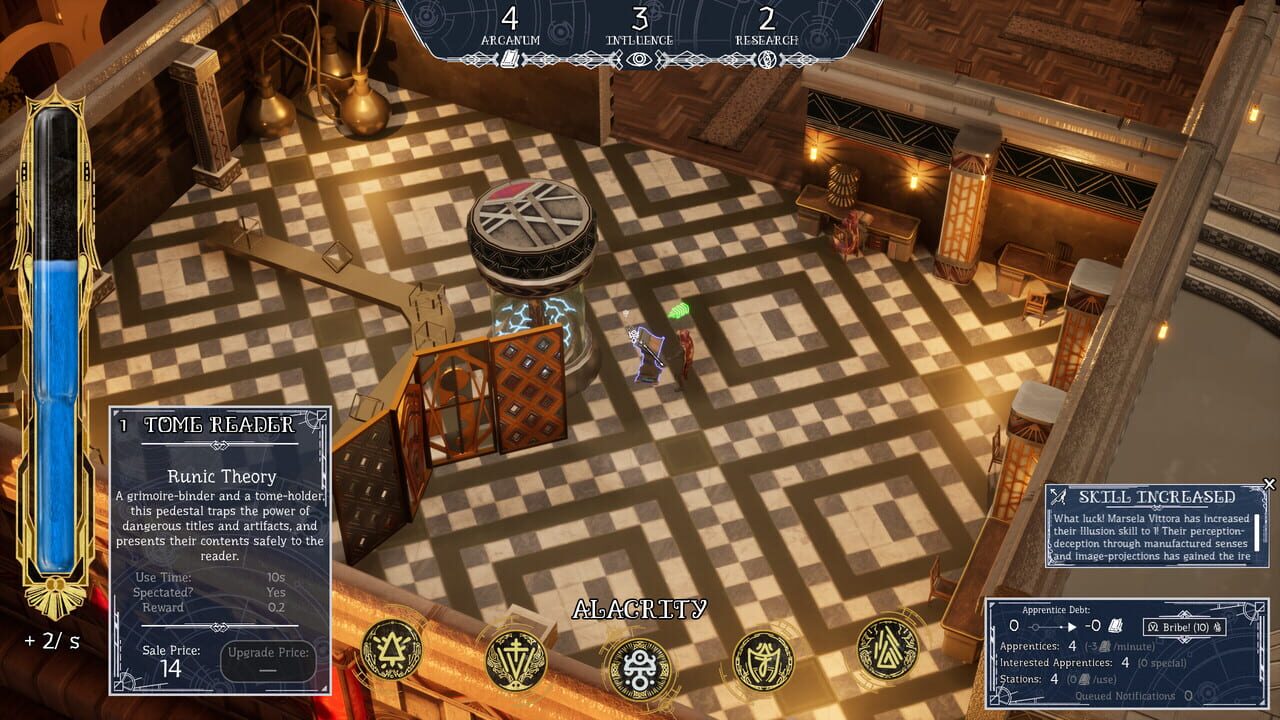The height and width of the screenshot is (720, 1280).
Task: Click the Skill Increased notification title
Action: tap(1158, 495)
